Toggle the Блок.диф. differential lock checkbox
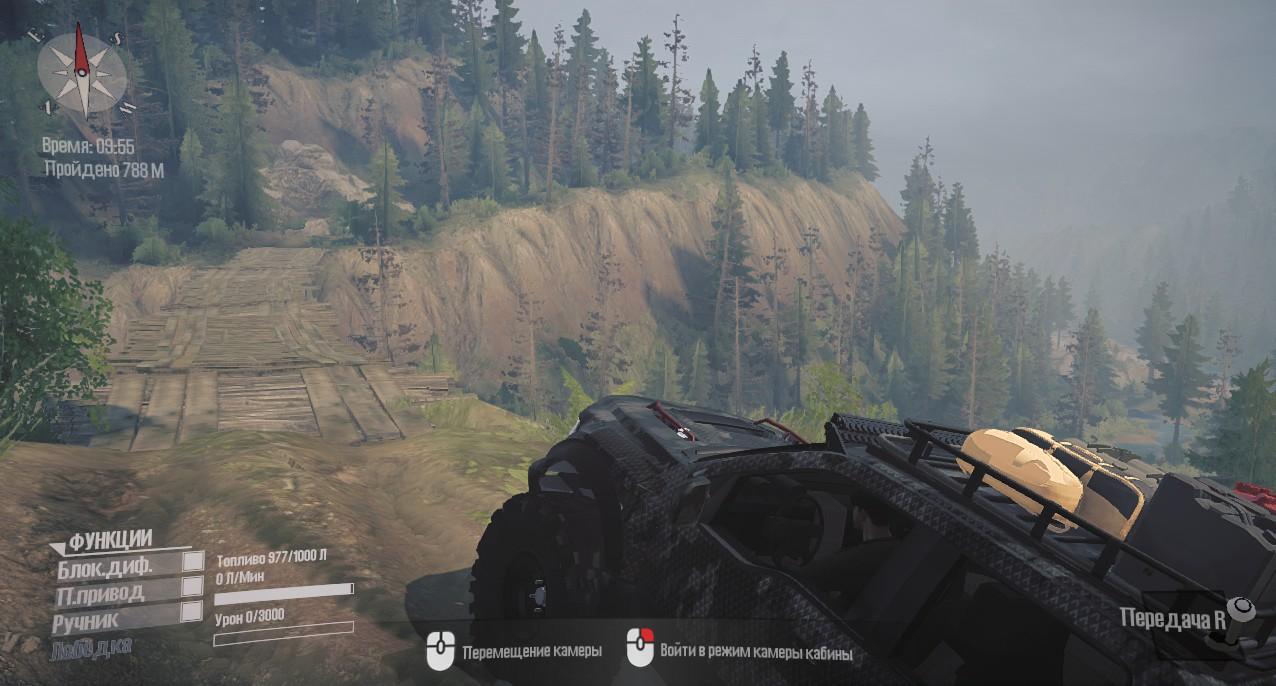 point(192,563)
